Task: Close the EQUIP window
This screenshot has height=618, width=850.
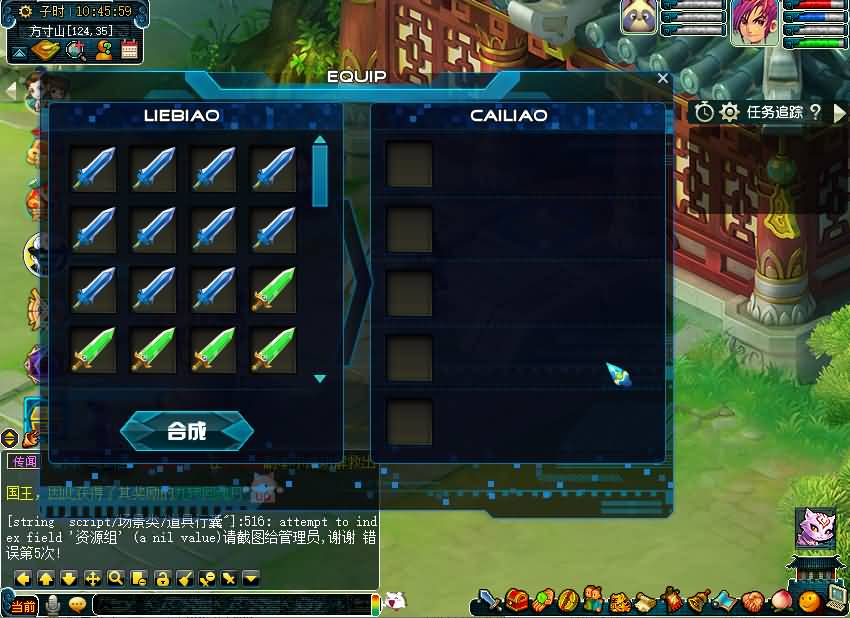Action: [x=663, y=78]
